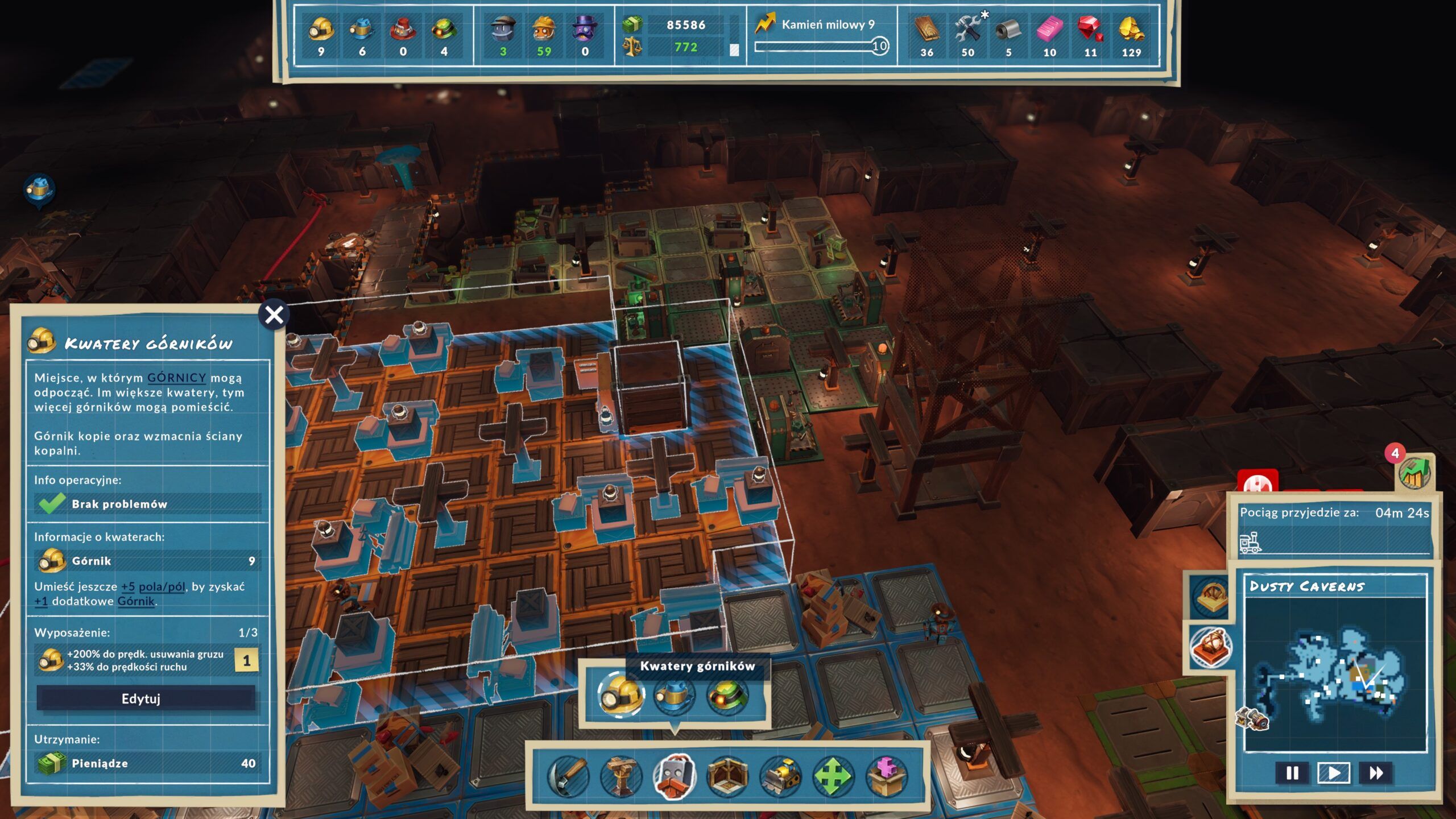Select the wooden support beam tool
This screenshot has height=819, width=1456.
[x=621, y=776]
